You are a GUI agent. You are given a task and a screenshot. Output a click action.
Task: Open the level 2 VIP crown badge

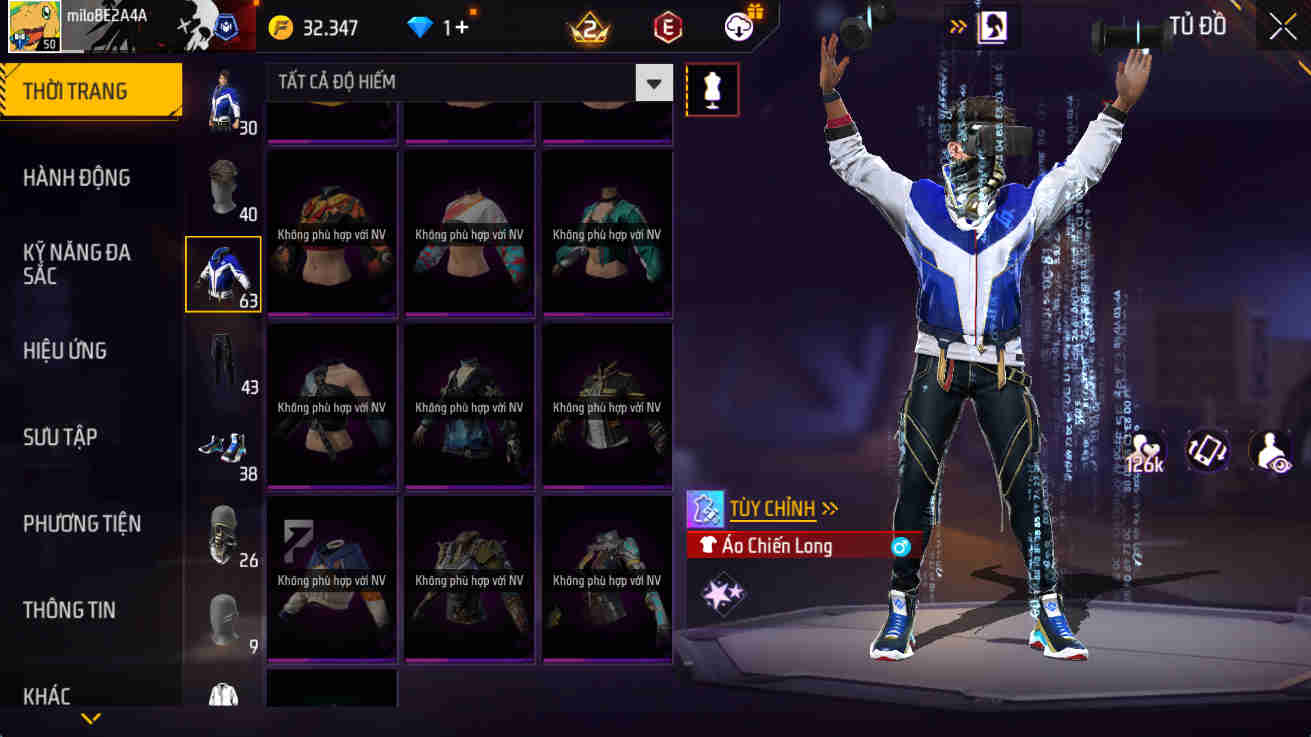[590, 27]
